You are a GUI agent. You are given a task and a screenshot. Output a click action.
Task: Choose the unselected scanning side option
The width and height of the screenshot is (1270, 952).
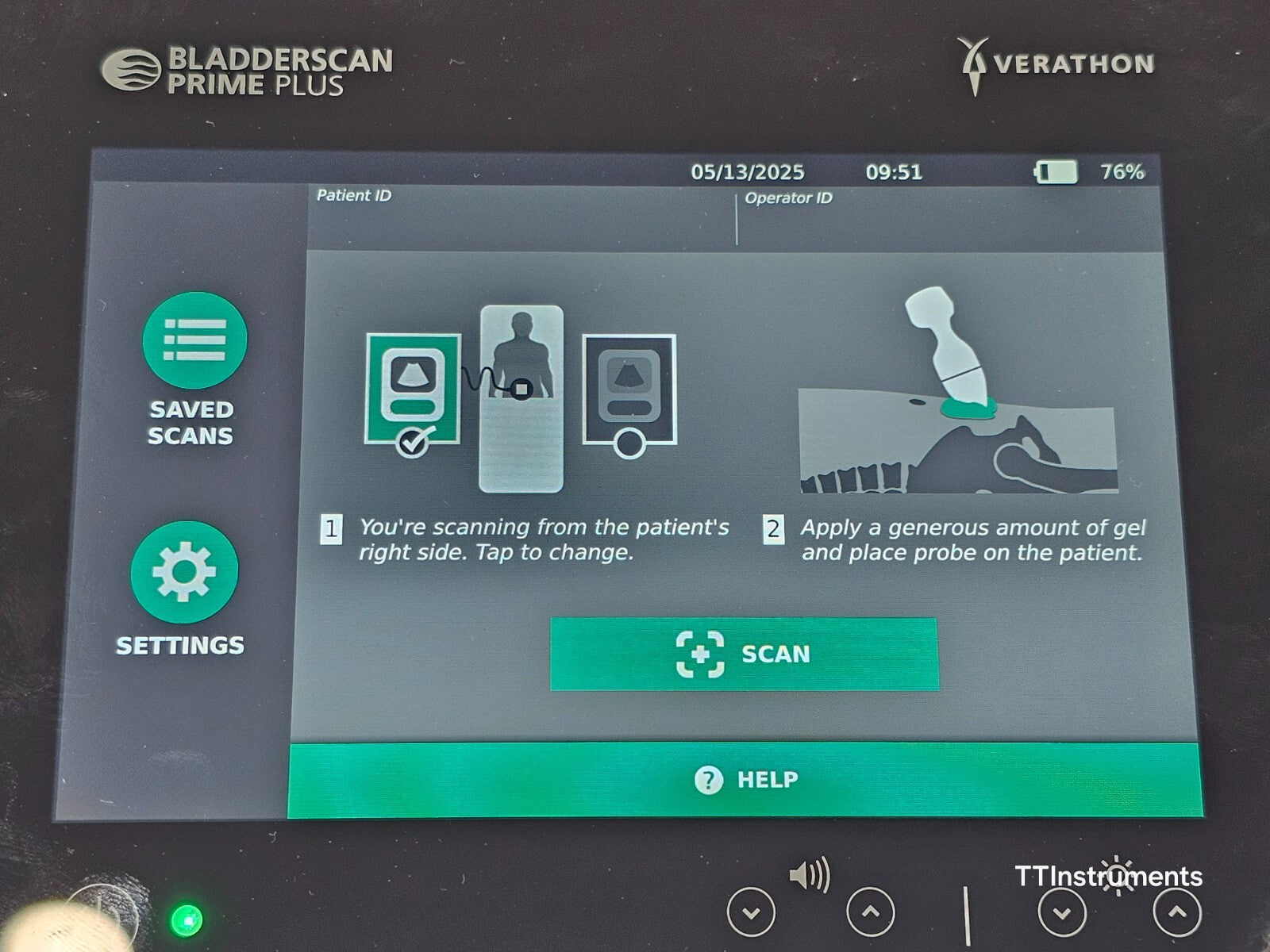[629, 390]
